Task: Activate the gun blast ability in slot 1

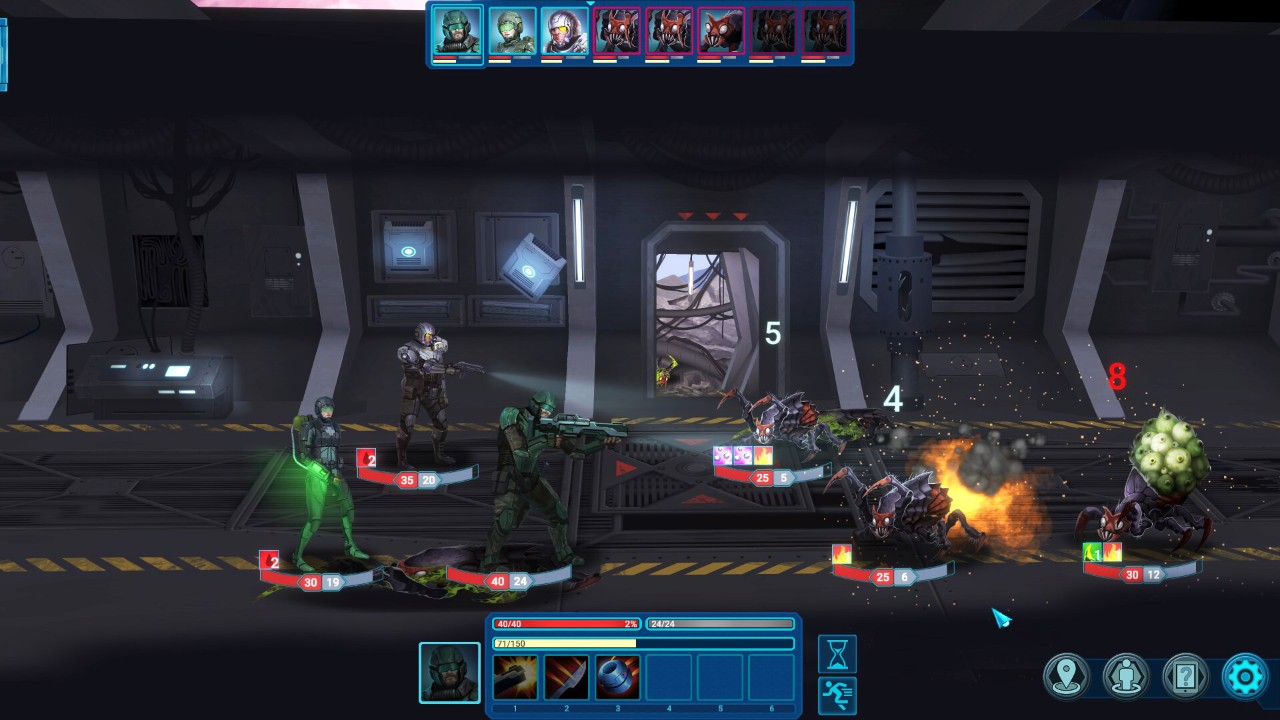Action: [515, 677]
